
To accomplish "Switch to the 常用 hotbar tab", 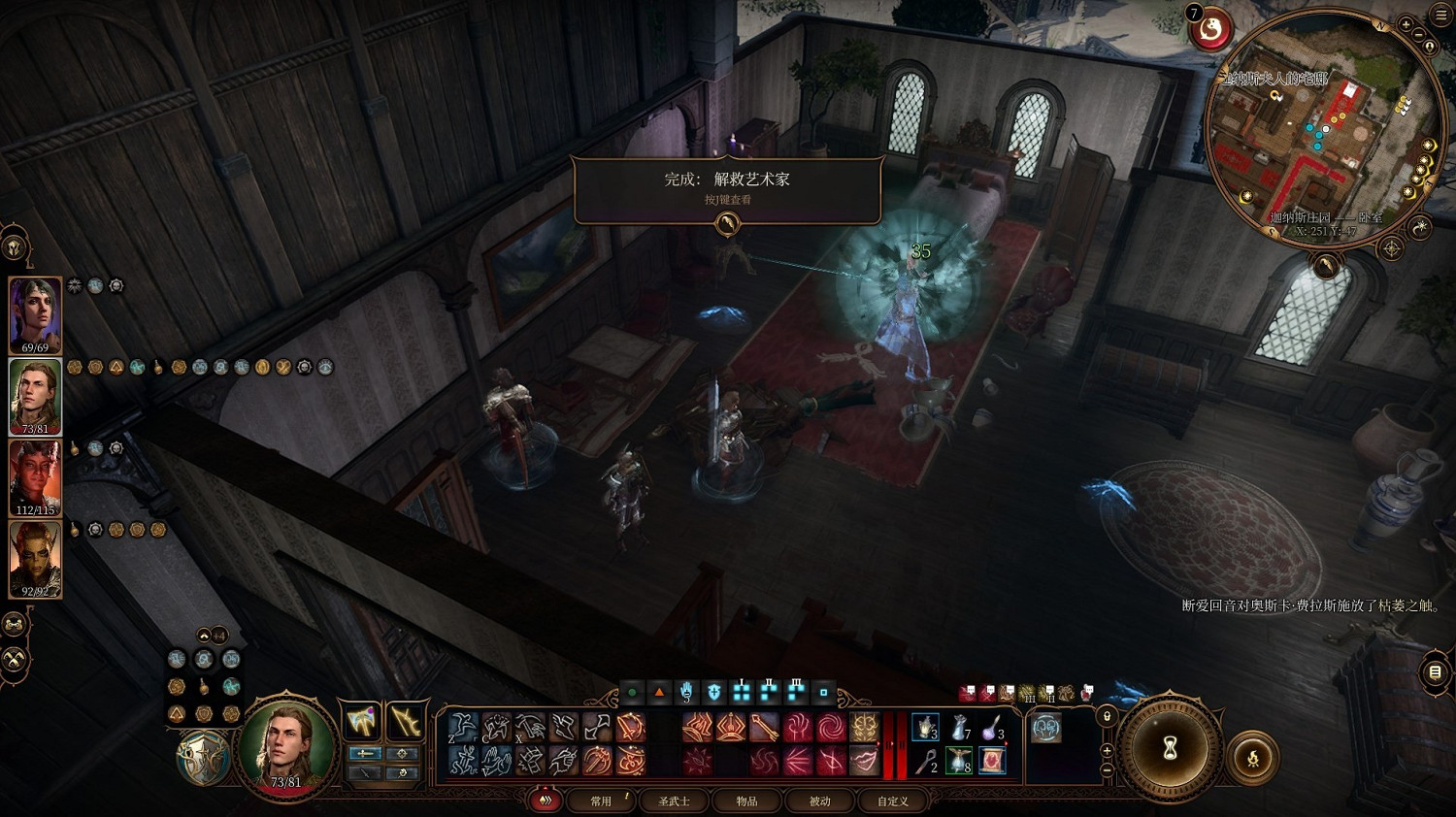I will [602, 801].
